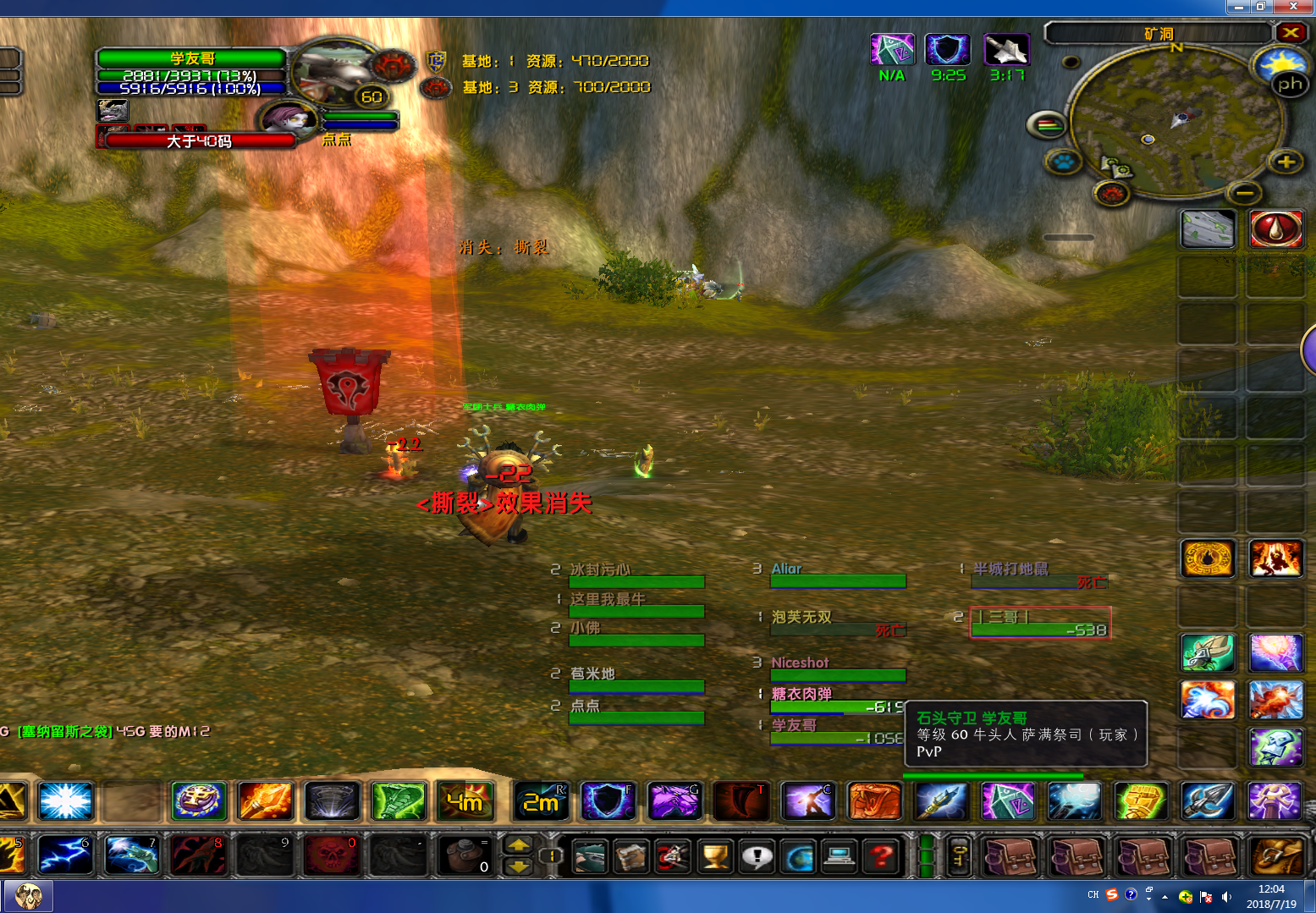The width and height of the screenshot is (1316, 913).
Task: Cast the golden fist ability
Action: coord(1141,801)
